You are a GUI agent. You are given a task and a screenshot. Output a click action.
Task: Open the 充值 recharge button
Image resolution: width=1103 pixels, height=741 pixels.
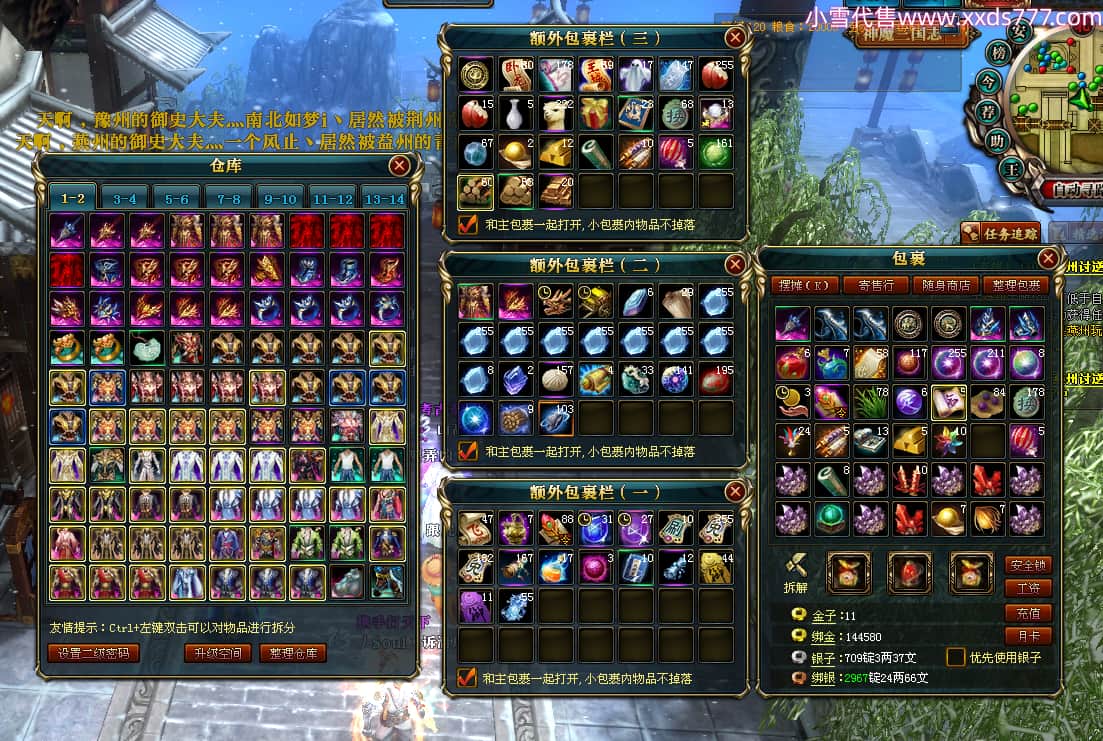coord(1027,612)
